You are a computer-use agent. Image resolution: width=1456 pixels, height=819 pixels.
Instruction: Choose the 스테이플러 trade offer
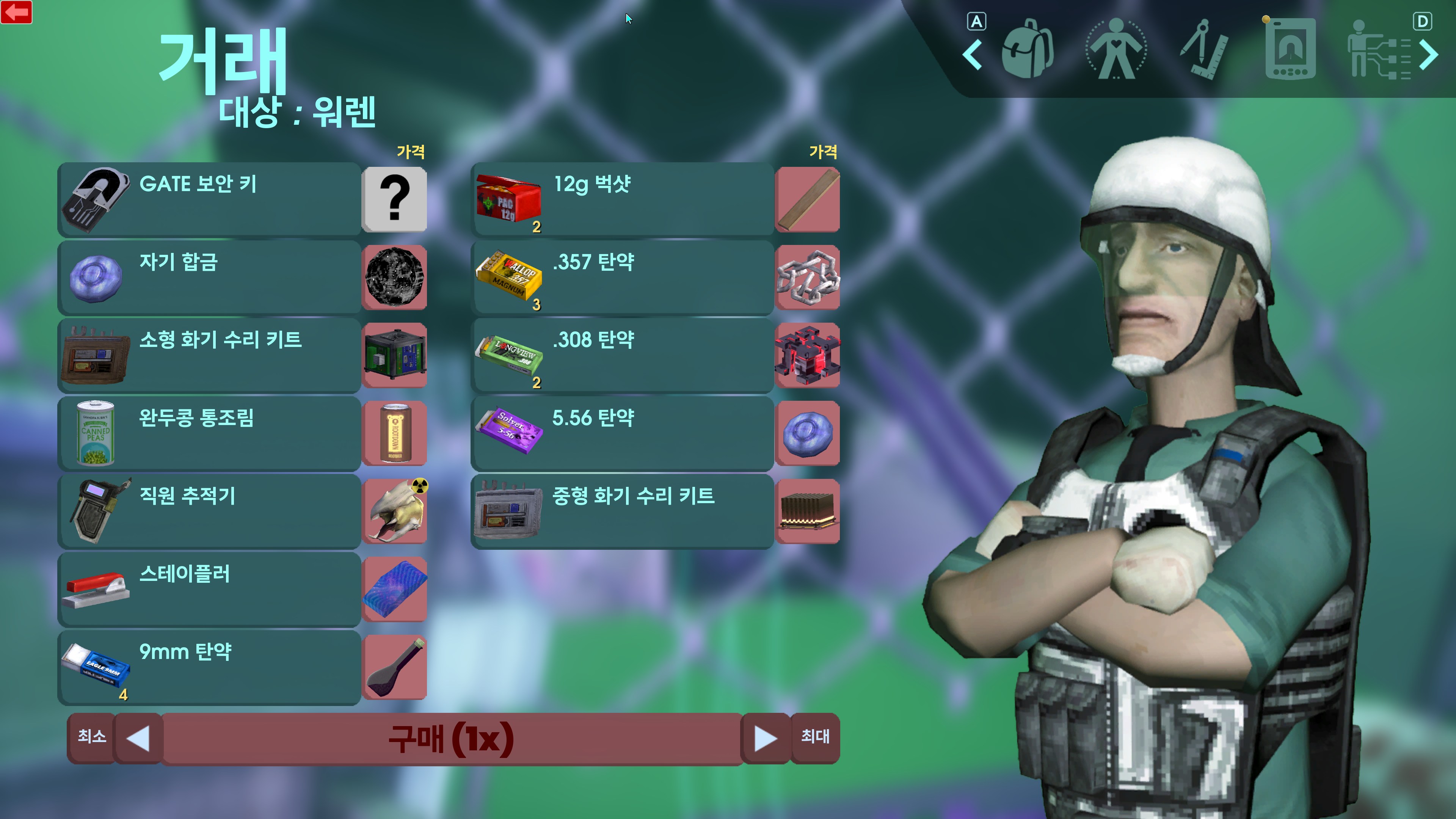click(209, 589)
